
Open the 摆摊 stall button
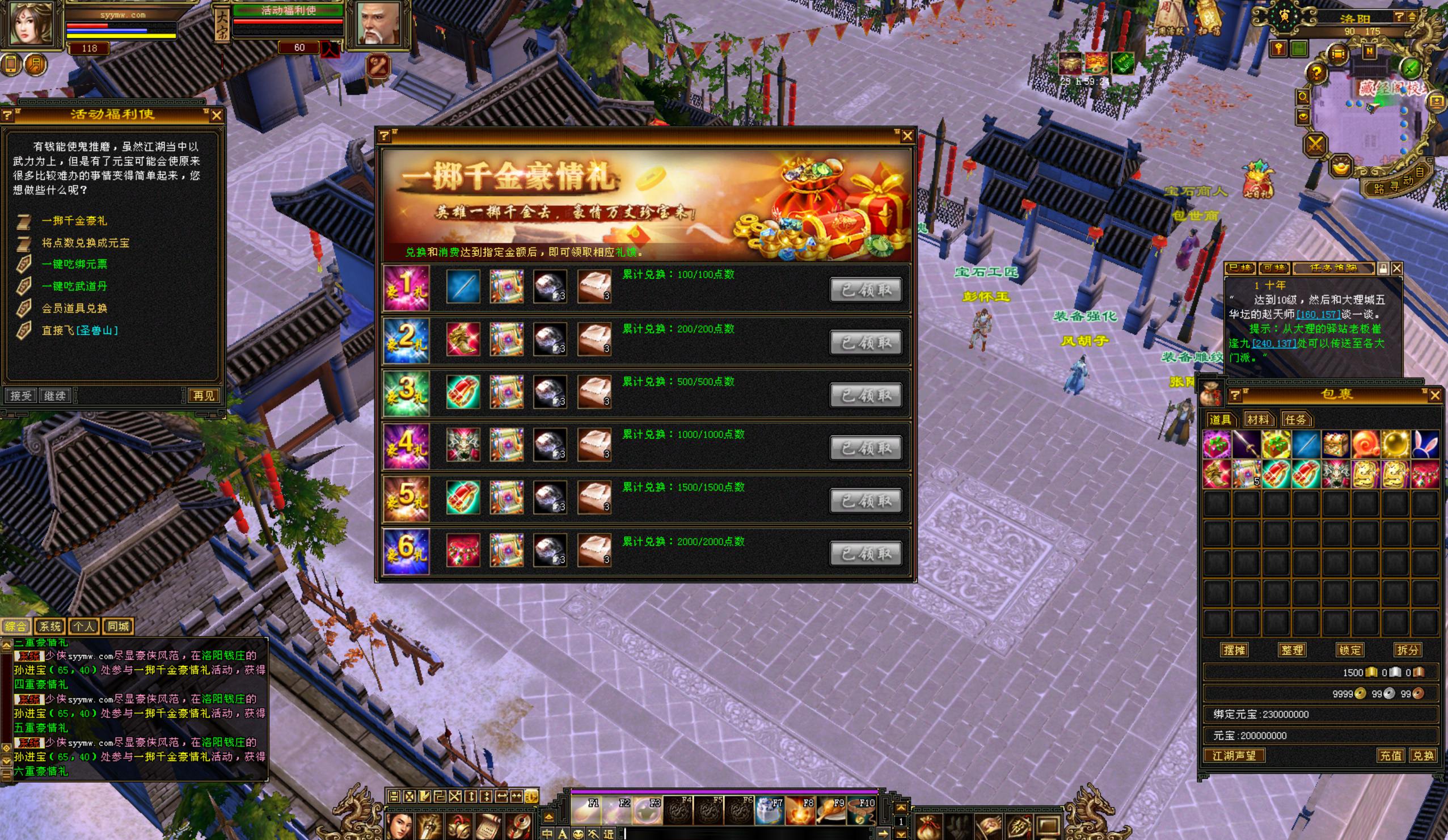(x=1234, y=650)
